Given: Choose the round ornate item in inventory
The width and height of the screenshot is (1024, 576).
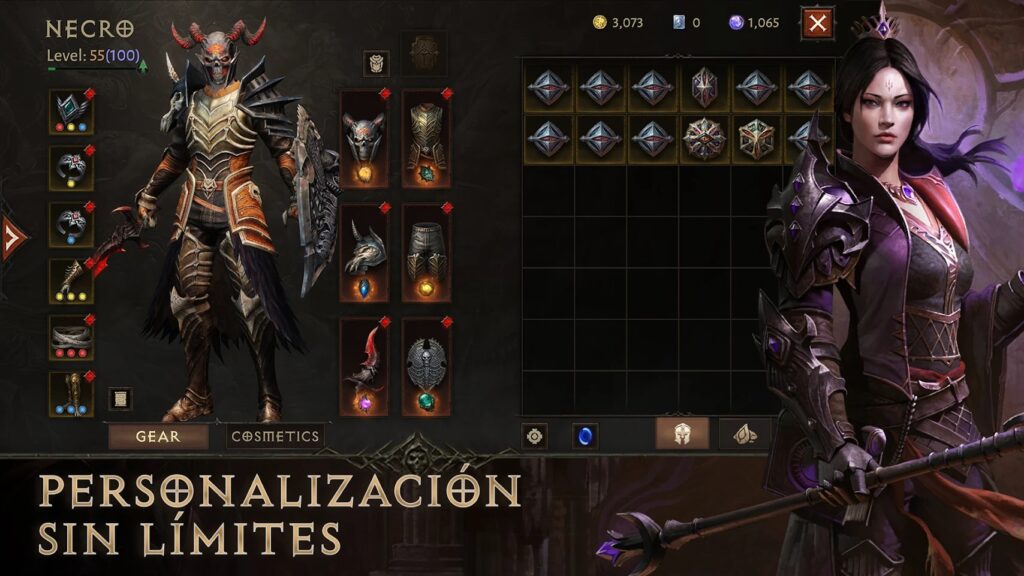Looking at the screenshot, I should pos(705,139).
